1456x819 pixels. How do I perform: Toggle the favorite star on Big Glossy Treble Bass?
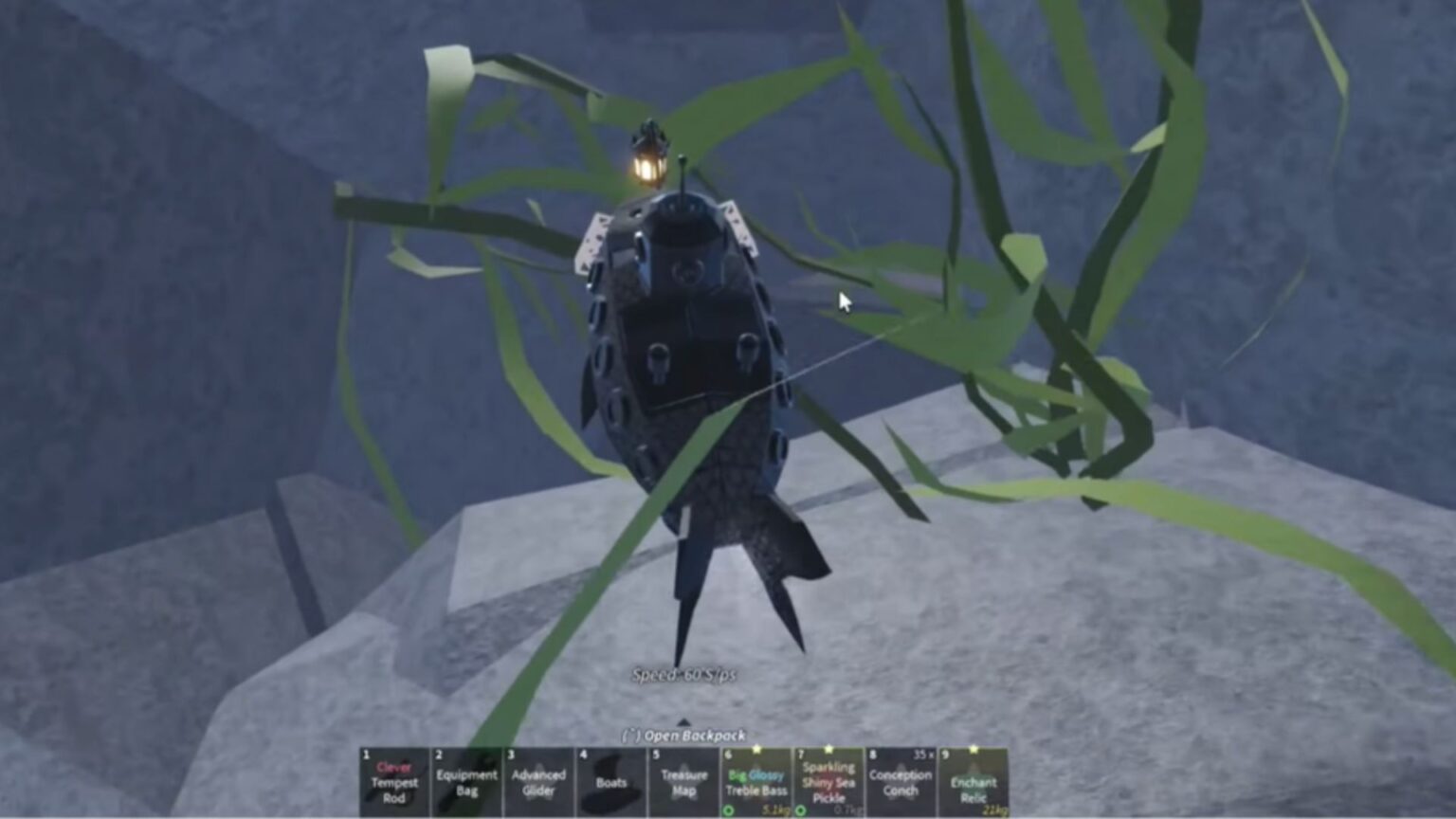coord(756,749)
